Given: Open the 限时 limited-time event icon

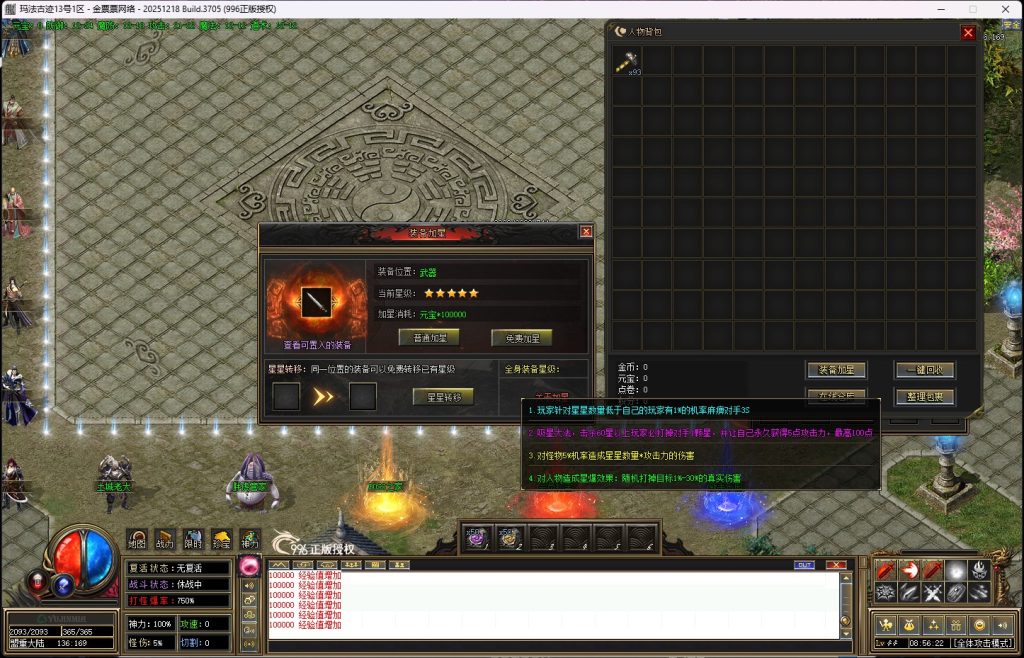Looking at the screenshot, I should pyautogui.click(x=193, y=539).
